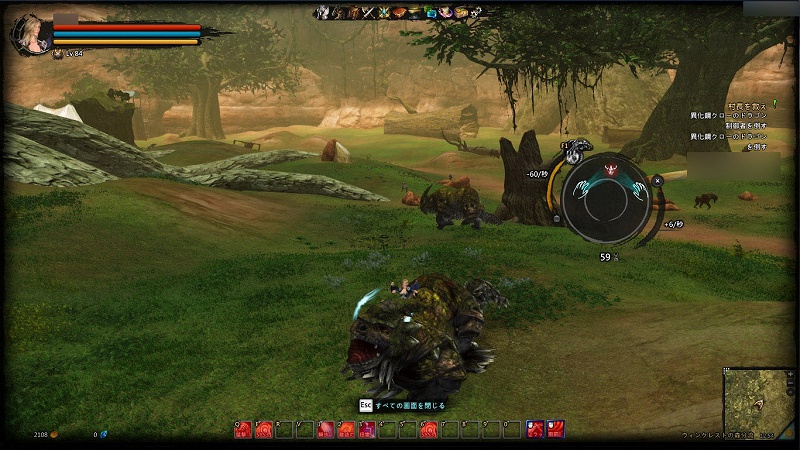This screenshot has width=800, height=450.
Task: Activate the first blue-bordered skill icon
Action: point(535,430)
